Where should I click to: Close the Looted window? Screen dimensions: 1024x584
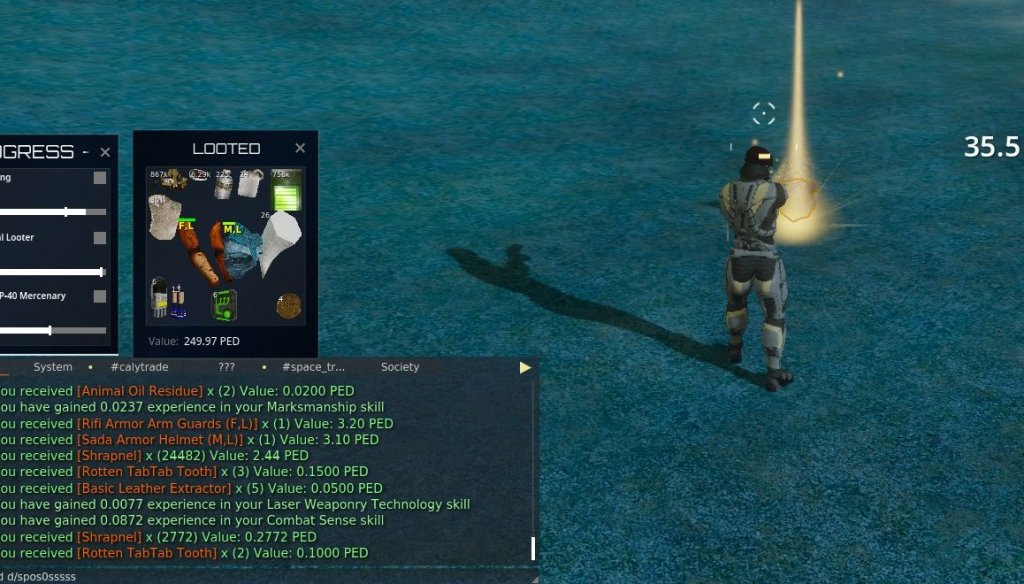pyautogui.click(x=300, y=148)
